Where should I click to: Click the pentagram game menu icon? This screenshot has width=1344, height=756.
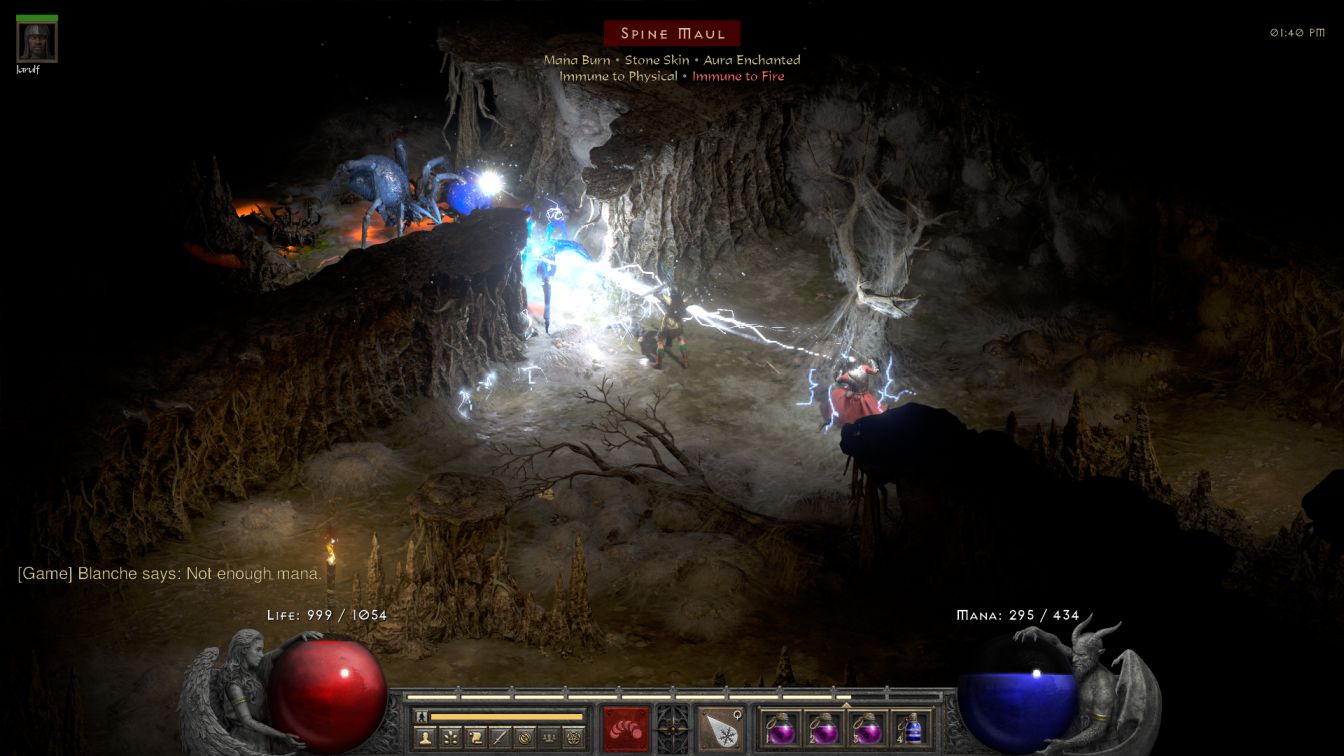click(573, 737)
